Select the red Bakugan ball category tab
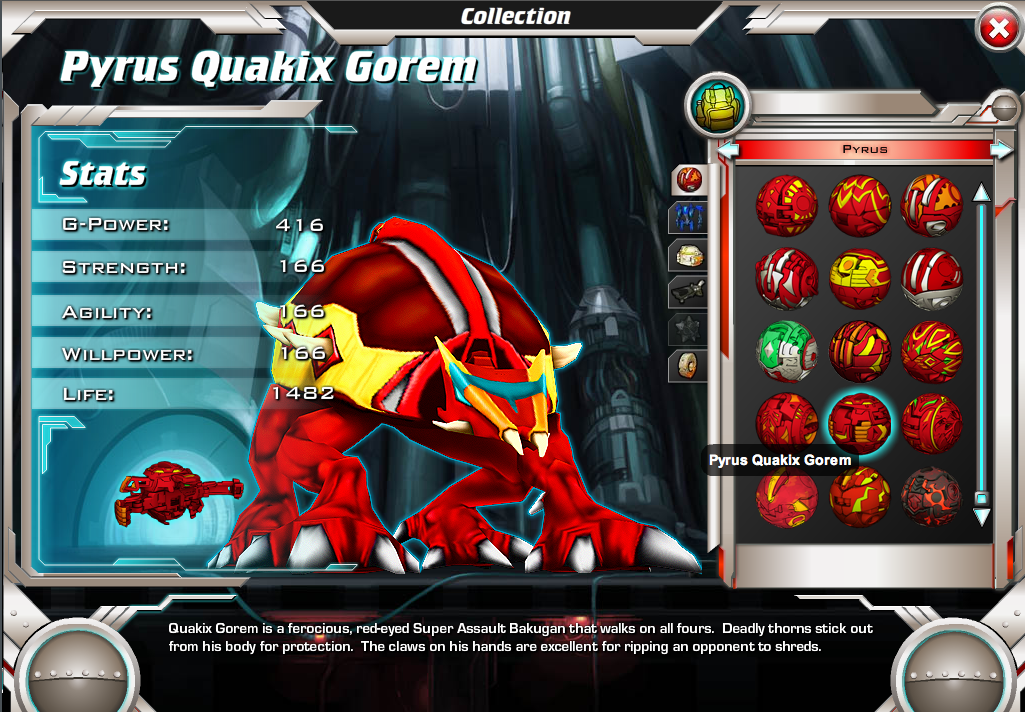Screen dimensions: 1025x712 click(689, 180)
